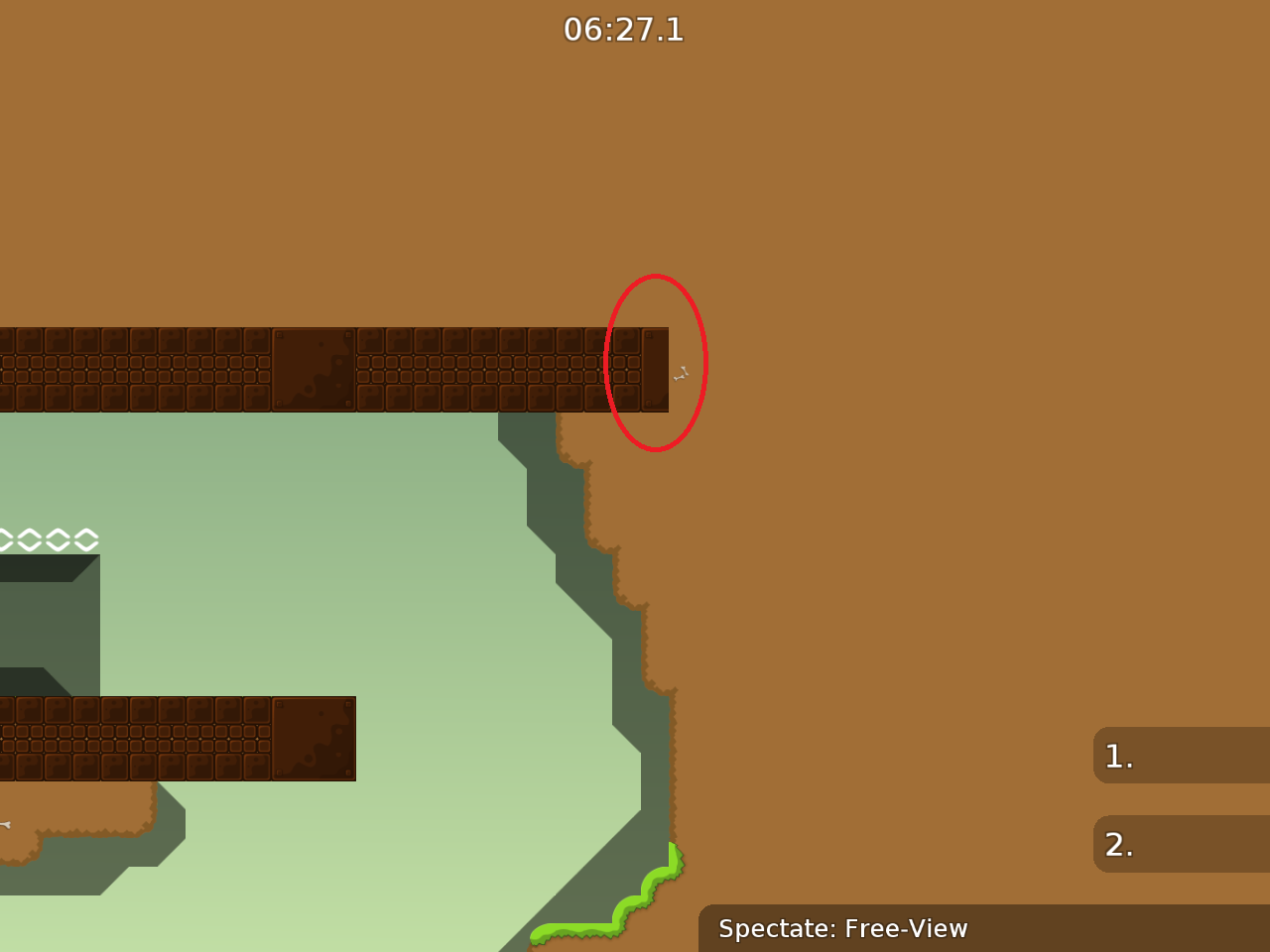1270x952 pixels.
Task: Select the large plate block on lower platform
Action: [x=315, y=739]
